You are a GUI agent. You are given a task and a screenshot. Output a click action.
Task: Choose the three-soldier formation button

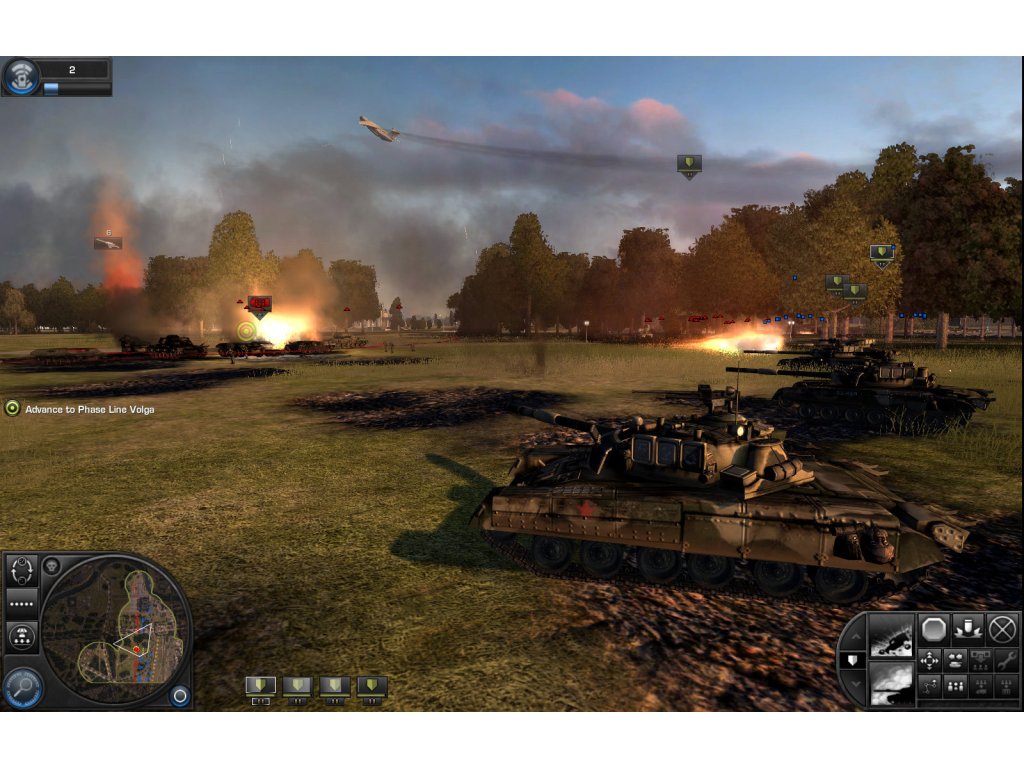pos(955,687)
